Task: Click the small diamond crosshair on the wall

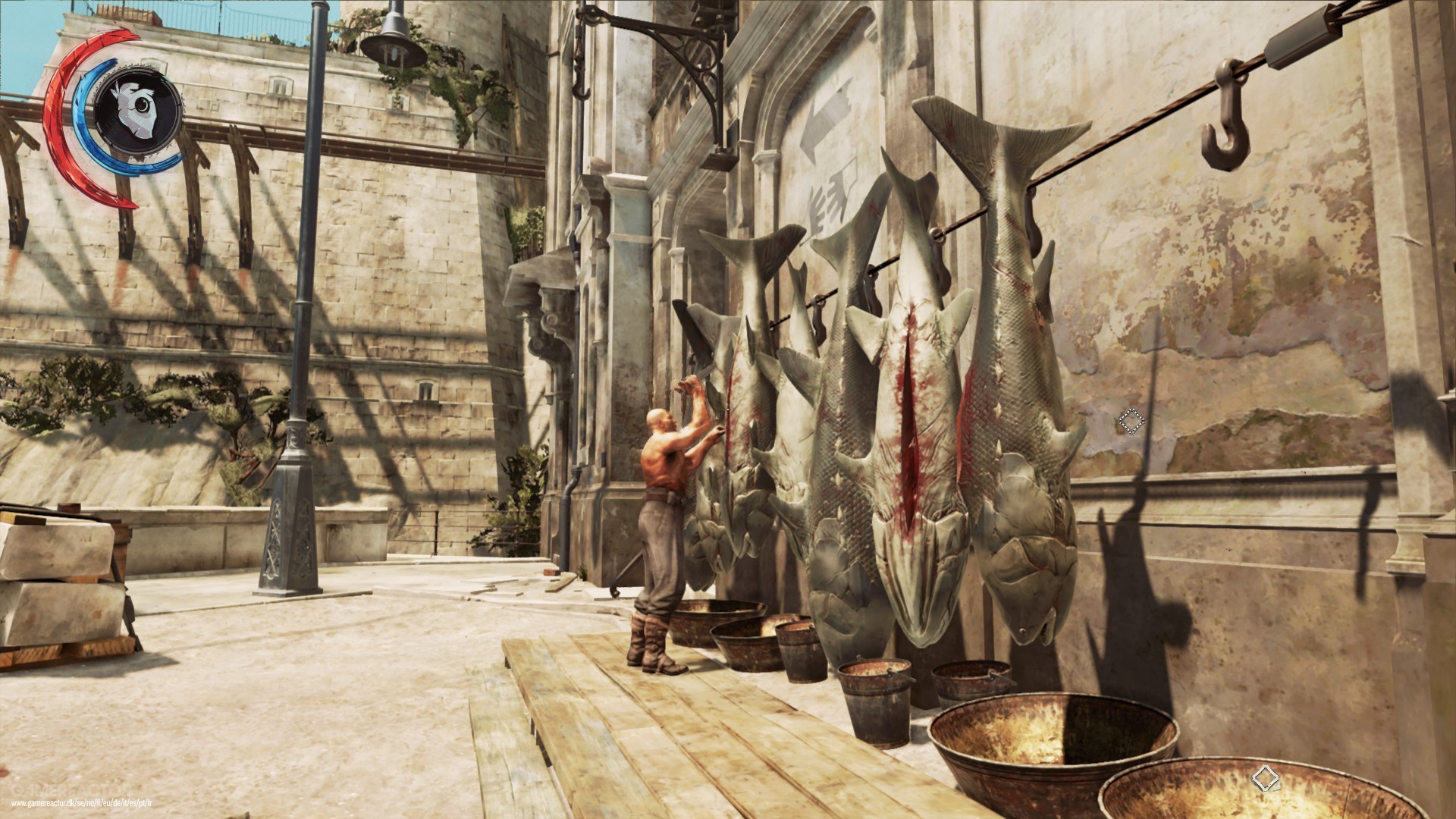Action: (x=1131, y=421)
